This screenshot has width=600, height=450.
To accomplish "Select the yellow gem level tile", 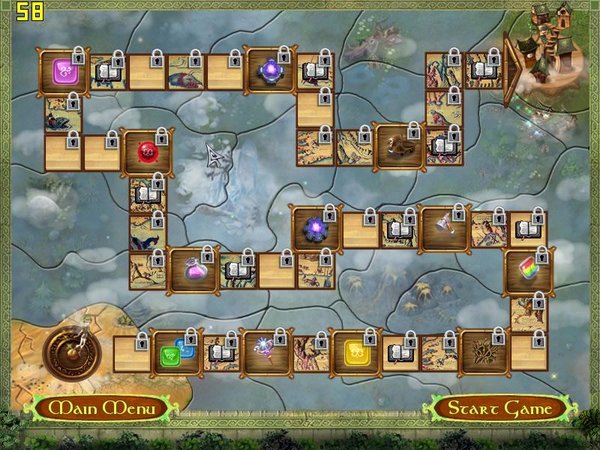I will click(355, 352).
